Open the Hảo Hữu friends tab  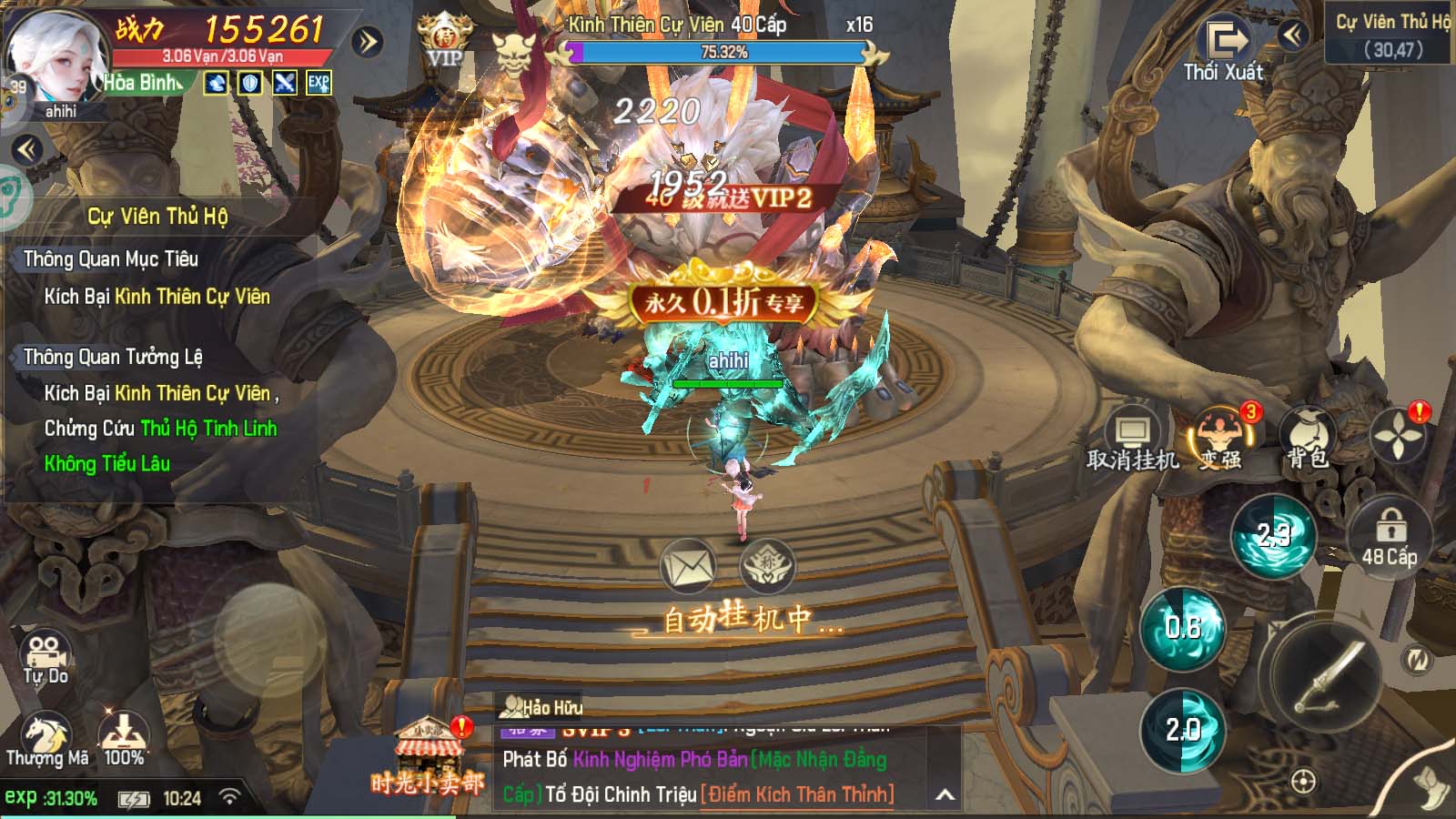(541, 707)
